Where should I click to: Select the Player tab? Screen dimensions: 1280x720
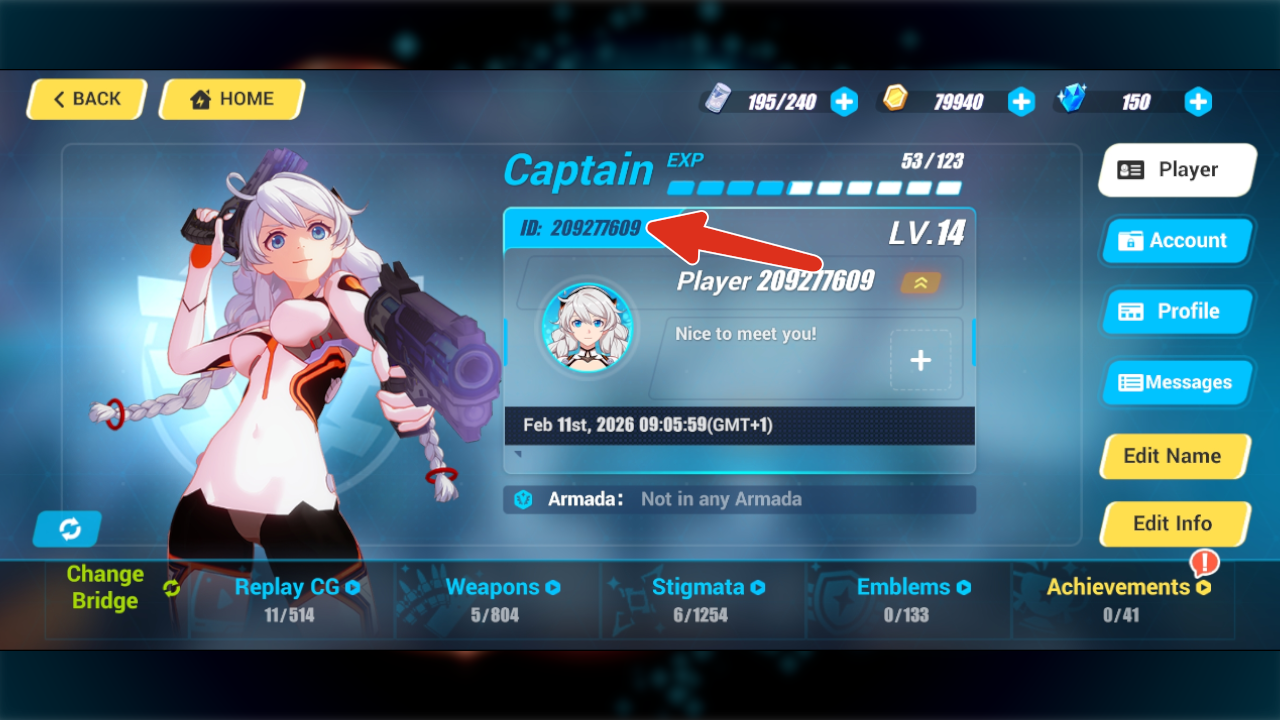1176,170
